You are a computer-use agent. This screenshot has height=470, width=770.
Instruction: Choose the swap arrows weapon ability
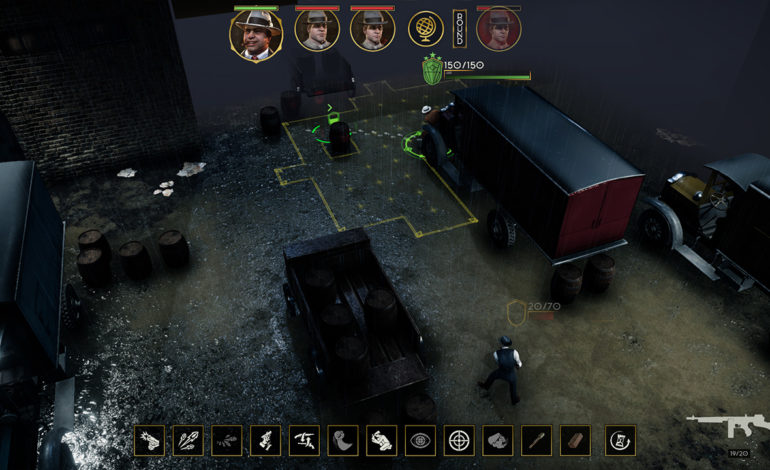point(304,440)
